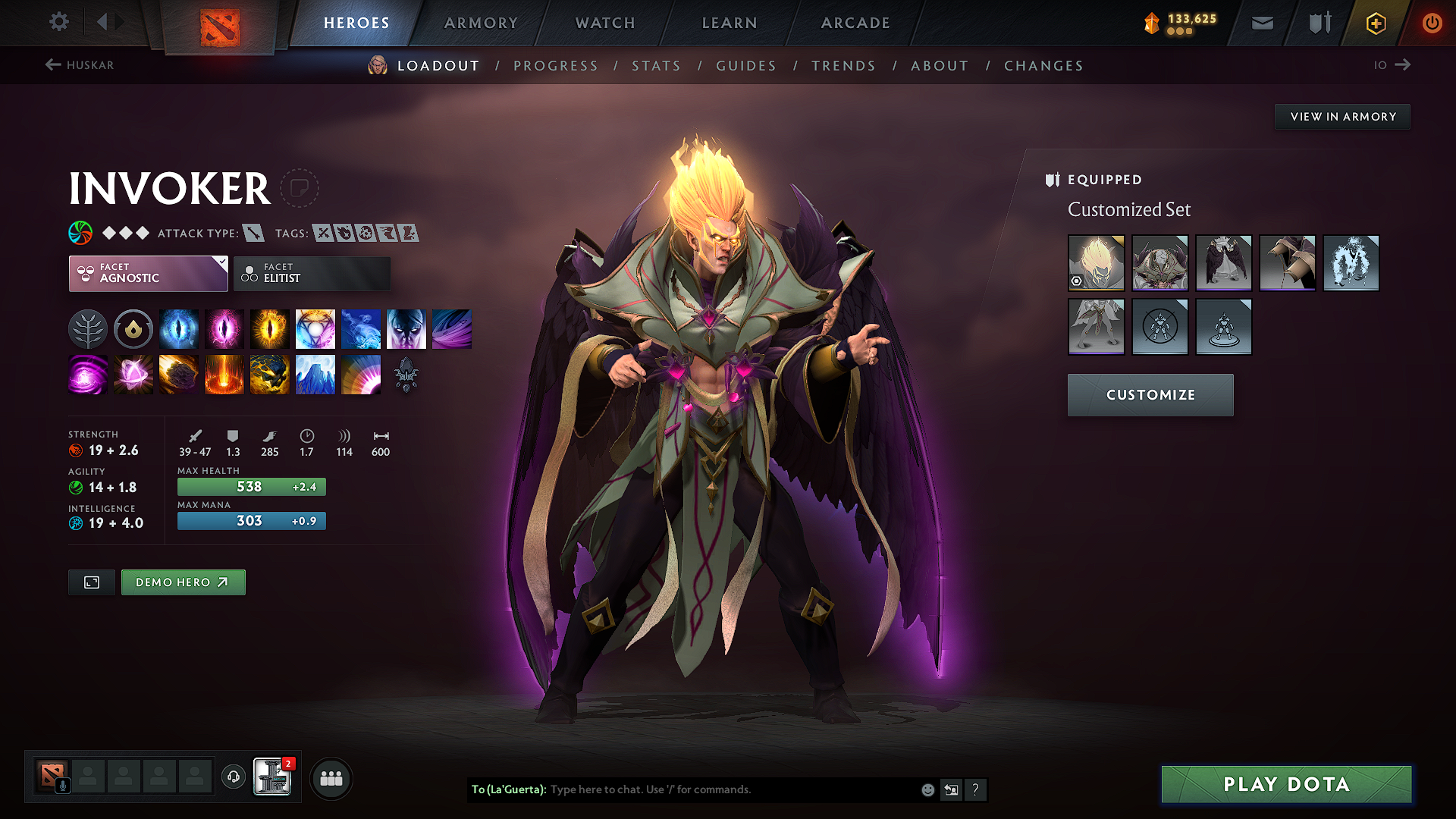1456x819 pixels.
Task: Click VIEW IN ARMORY
Action: coord(1341,116)
